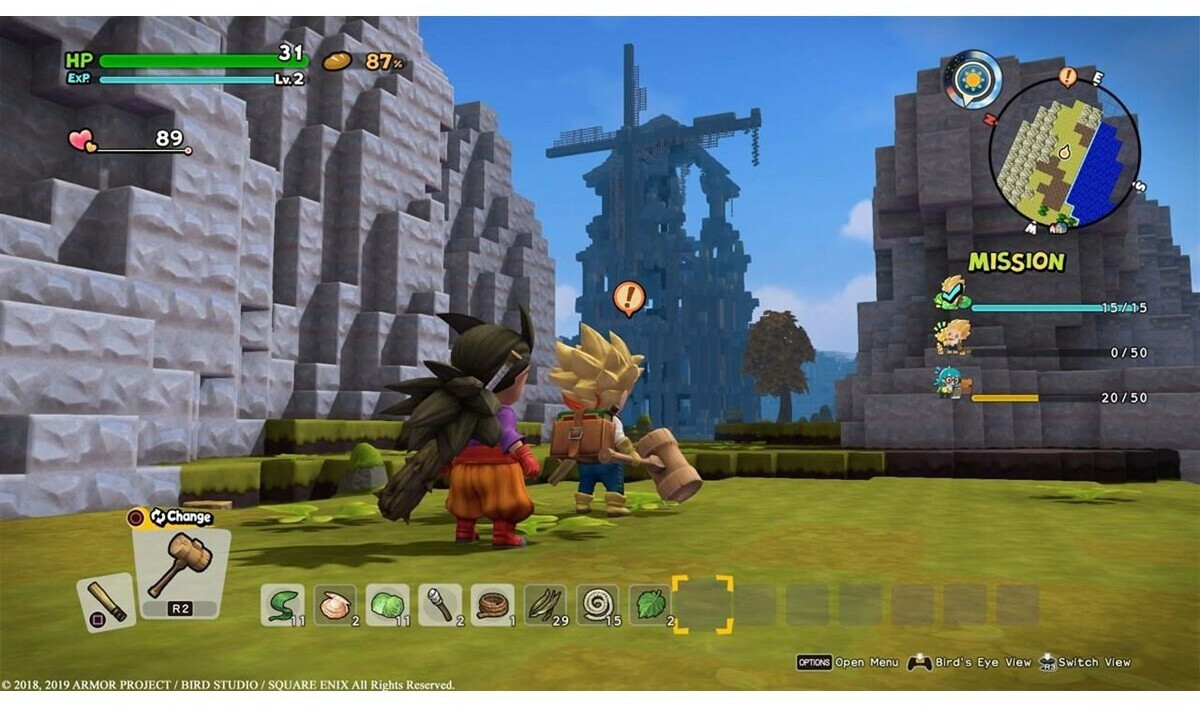Click the Open Menu label
Image resolution: width=1200 pixels, height=707 pixels.
tap(866, 662)
